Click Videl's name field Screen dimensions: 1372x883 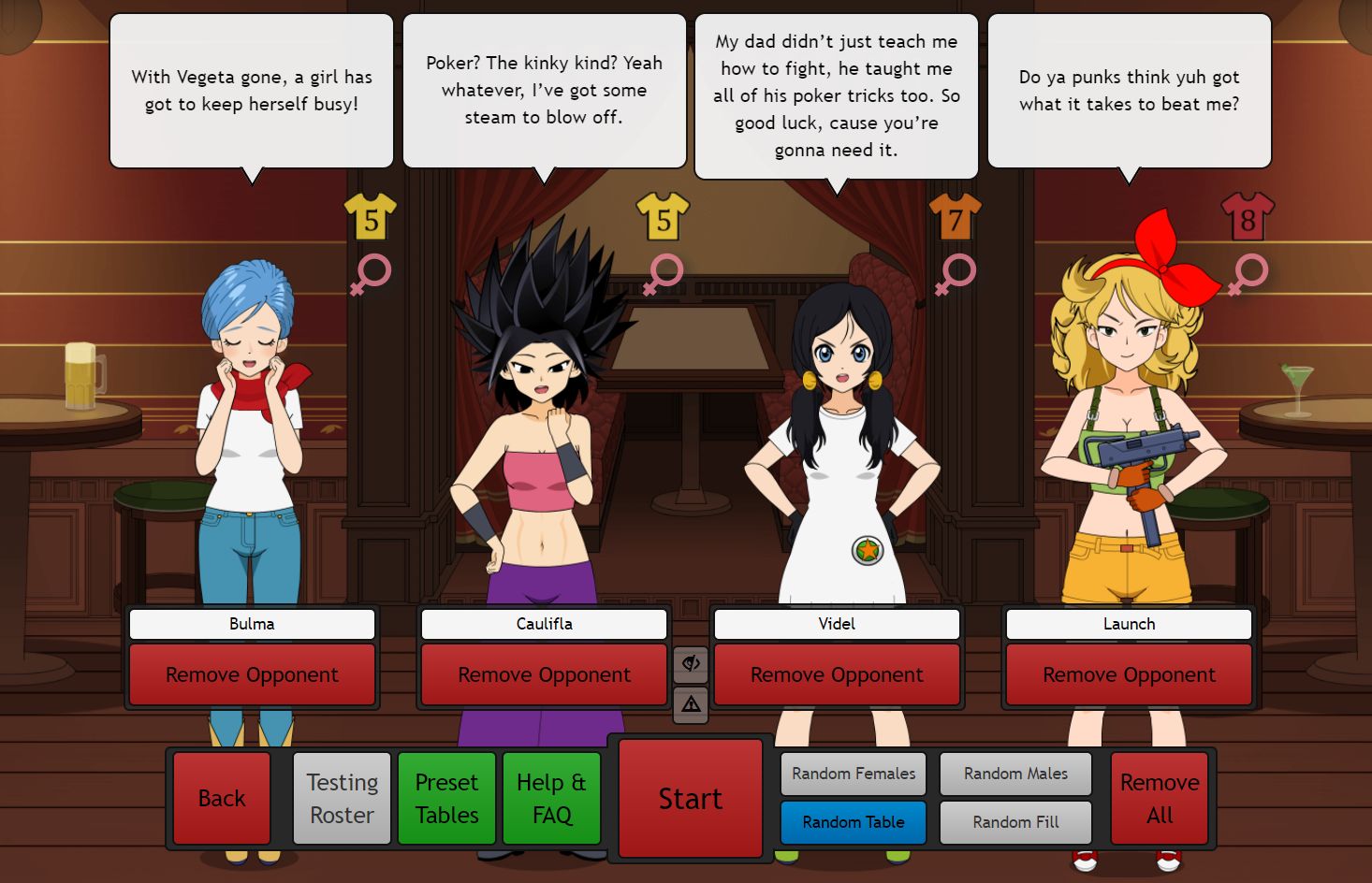point(837,624)
